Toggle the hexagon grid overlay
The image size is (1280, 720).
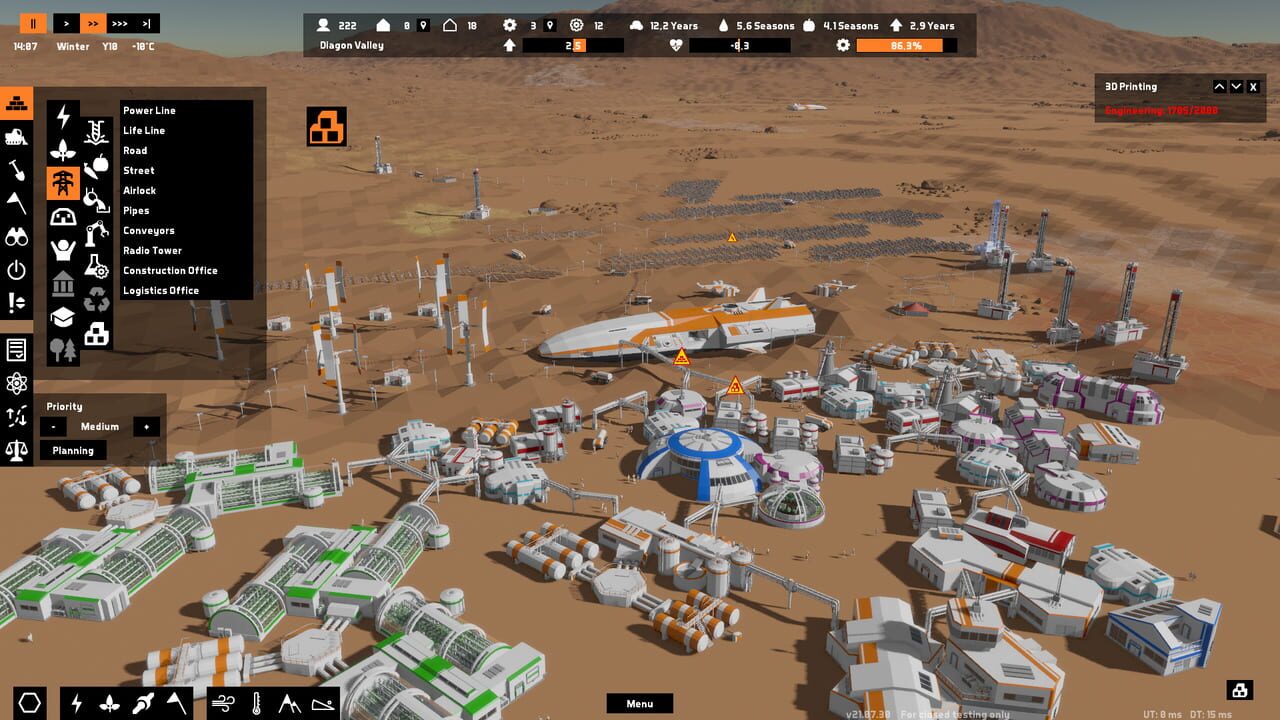coord(30,704)
